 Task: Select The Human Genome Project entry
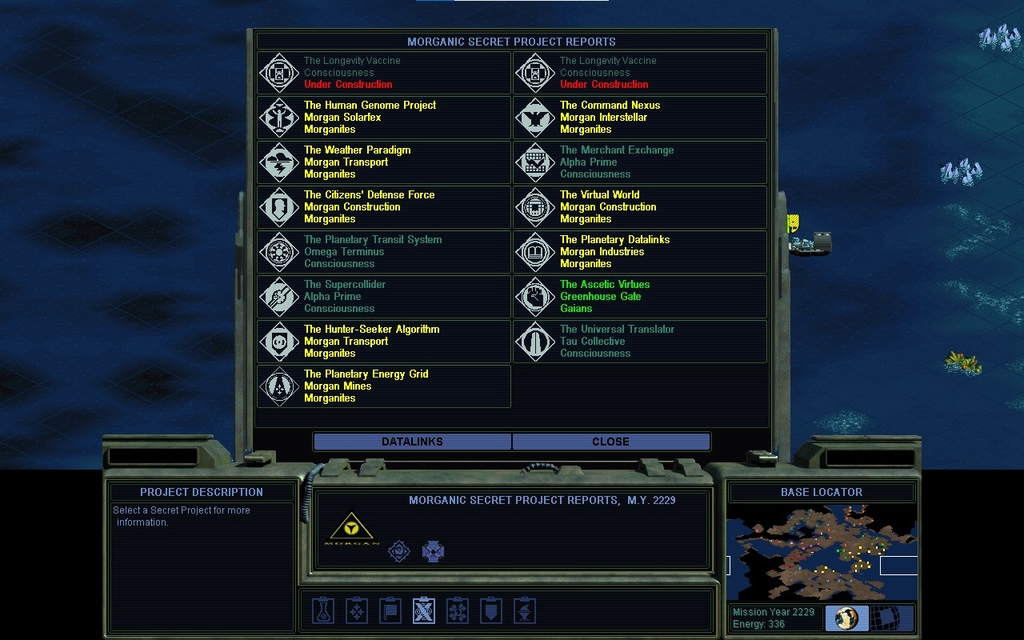click(x=384, y=117)
